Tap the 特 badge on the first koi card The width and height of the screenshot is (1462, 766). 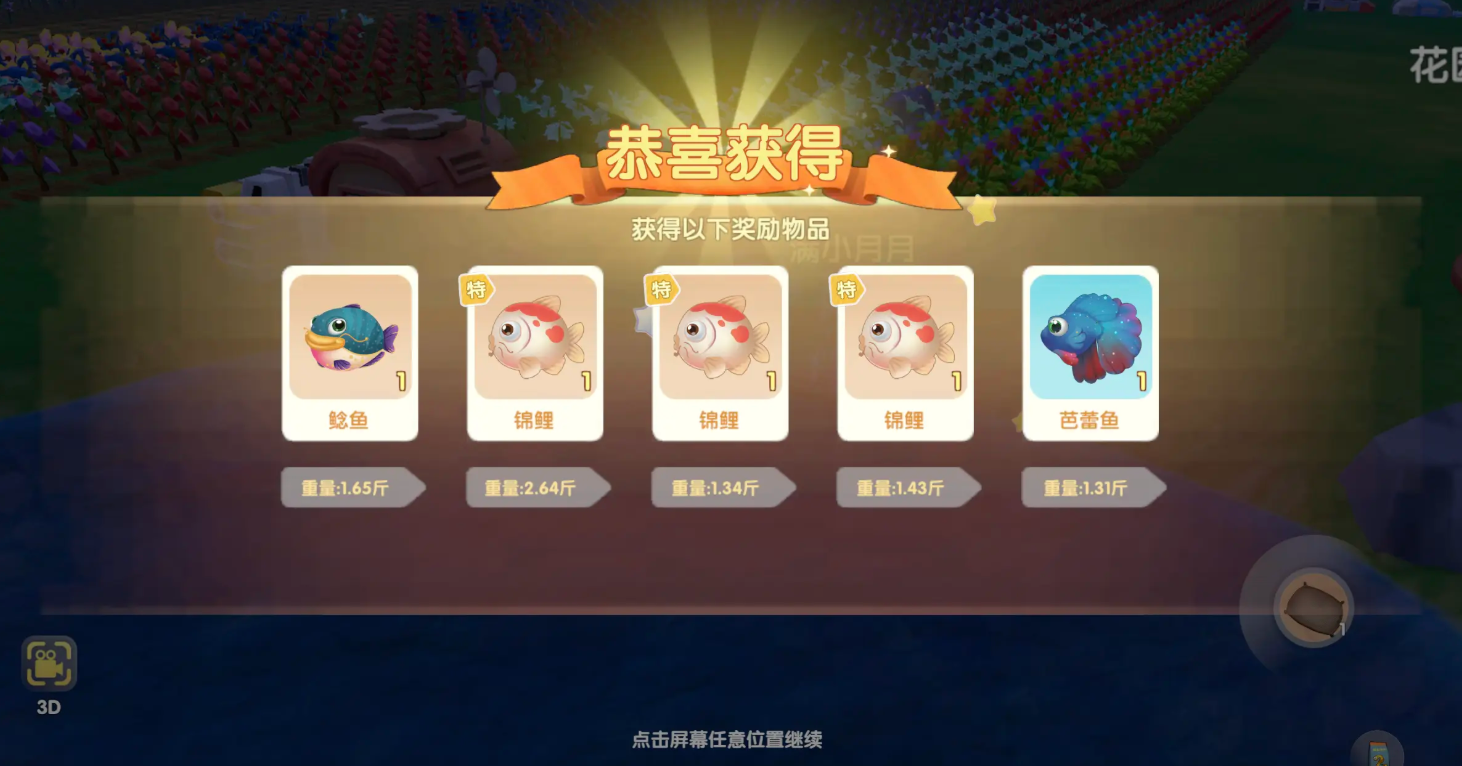[478, 288]
